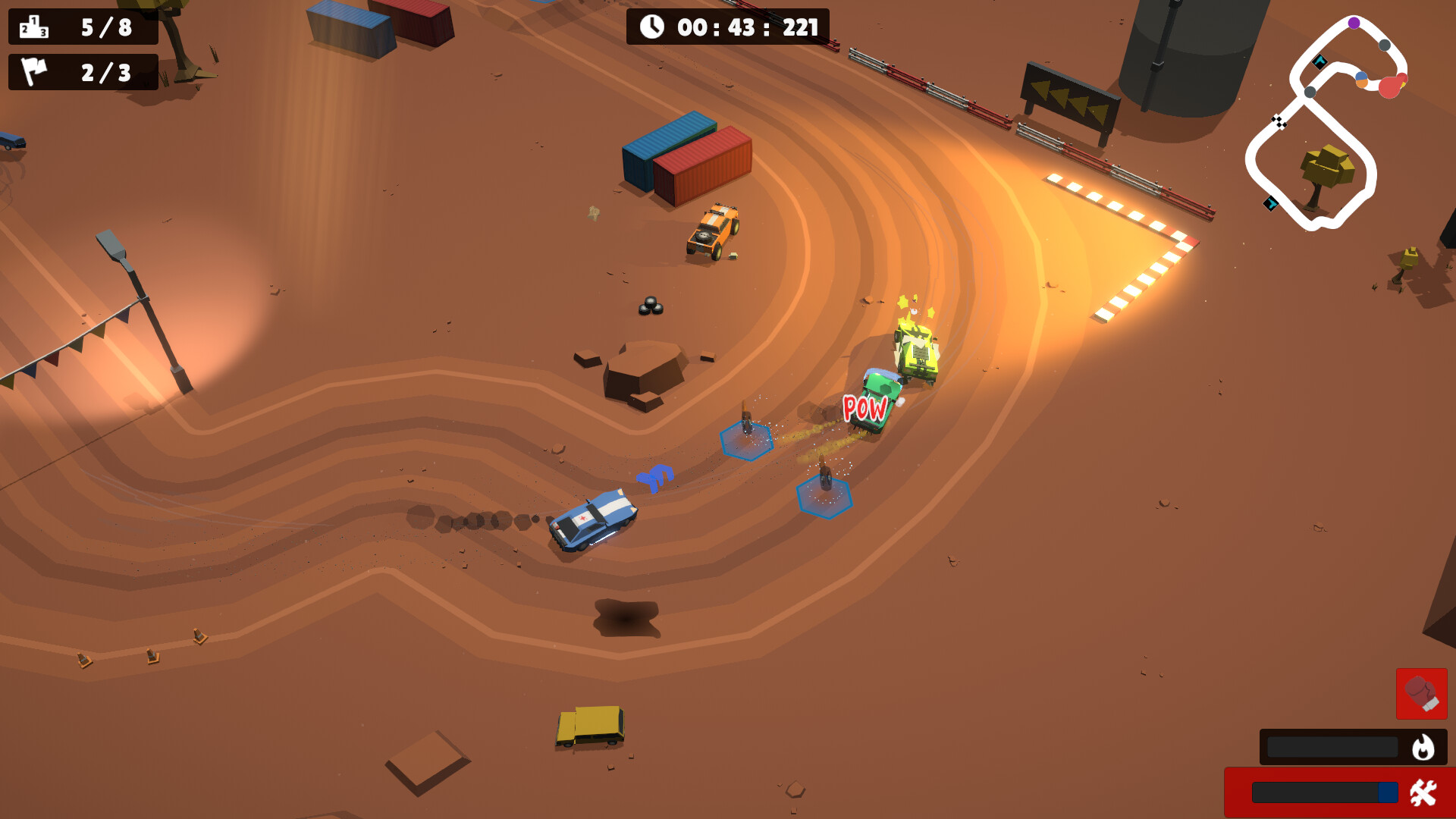This screenshot has width=1456, height=819.
Task: Click the red player marker on the minimap
Action: [x=1391, y=86]
